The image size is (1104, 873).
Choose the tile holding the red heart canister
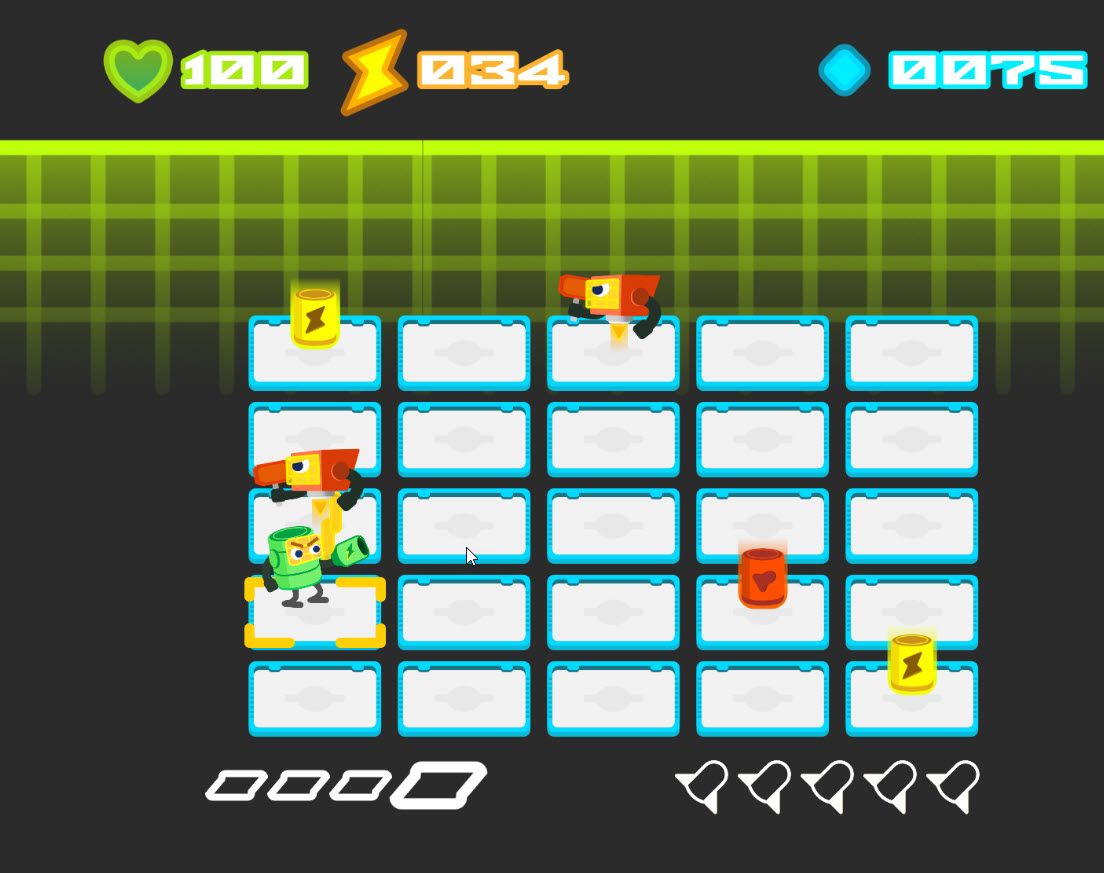762,612
